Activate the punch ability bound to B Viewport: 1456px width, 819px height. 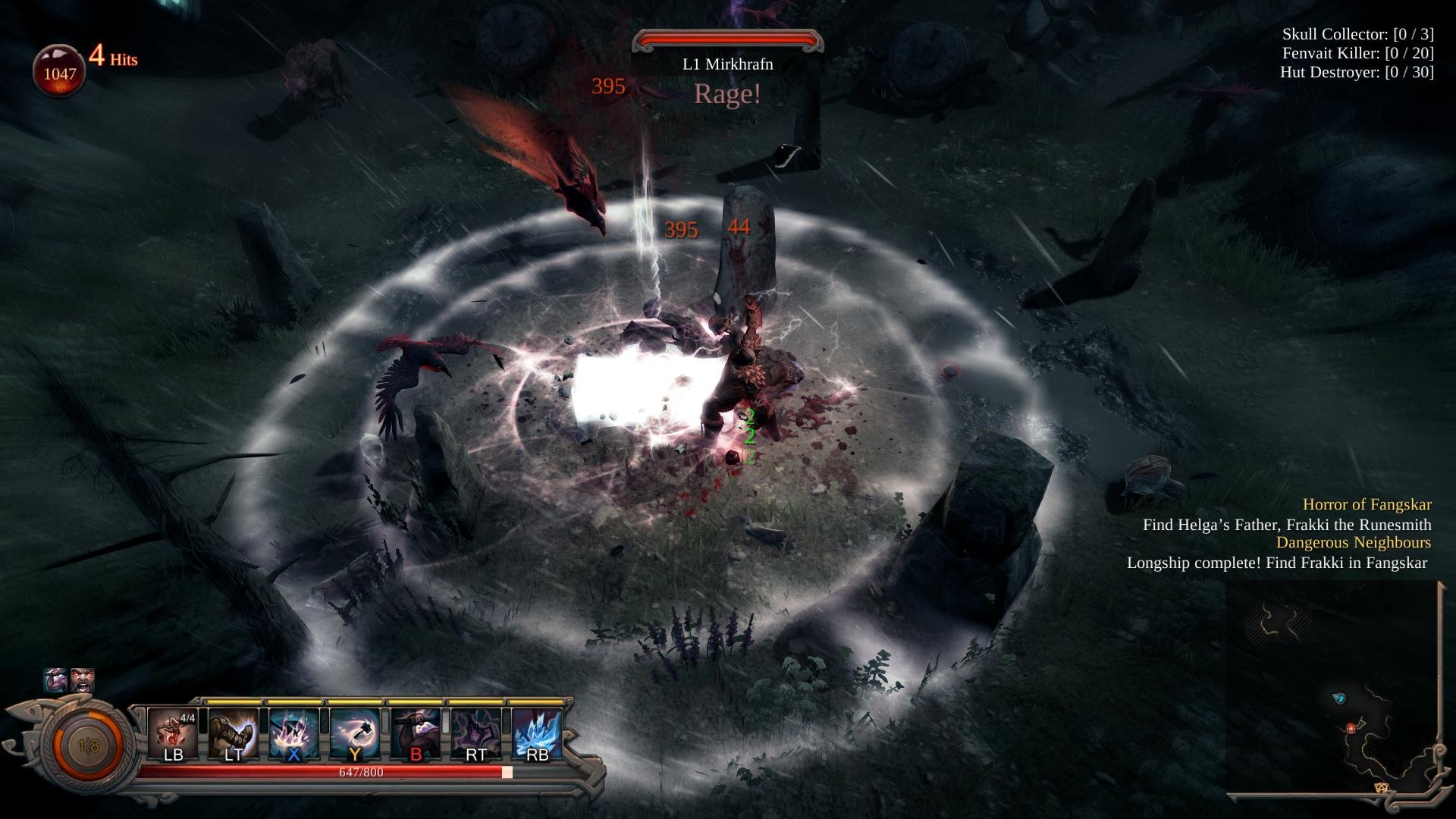click(416, 733)
